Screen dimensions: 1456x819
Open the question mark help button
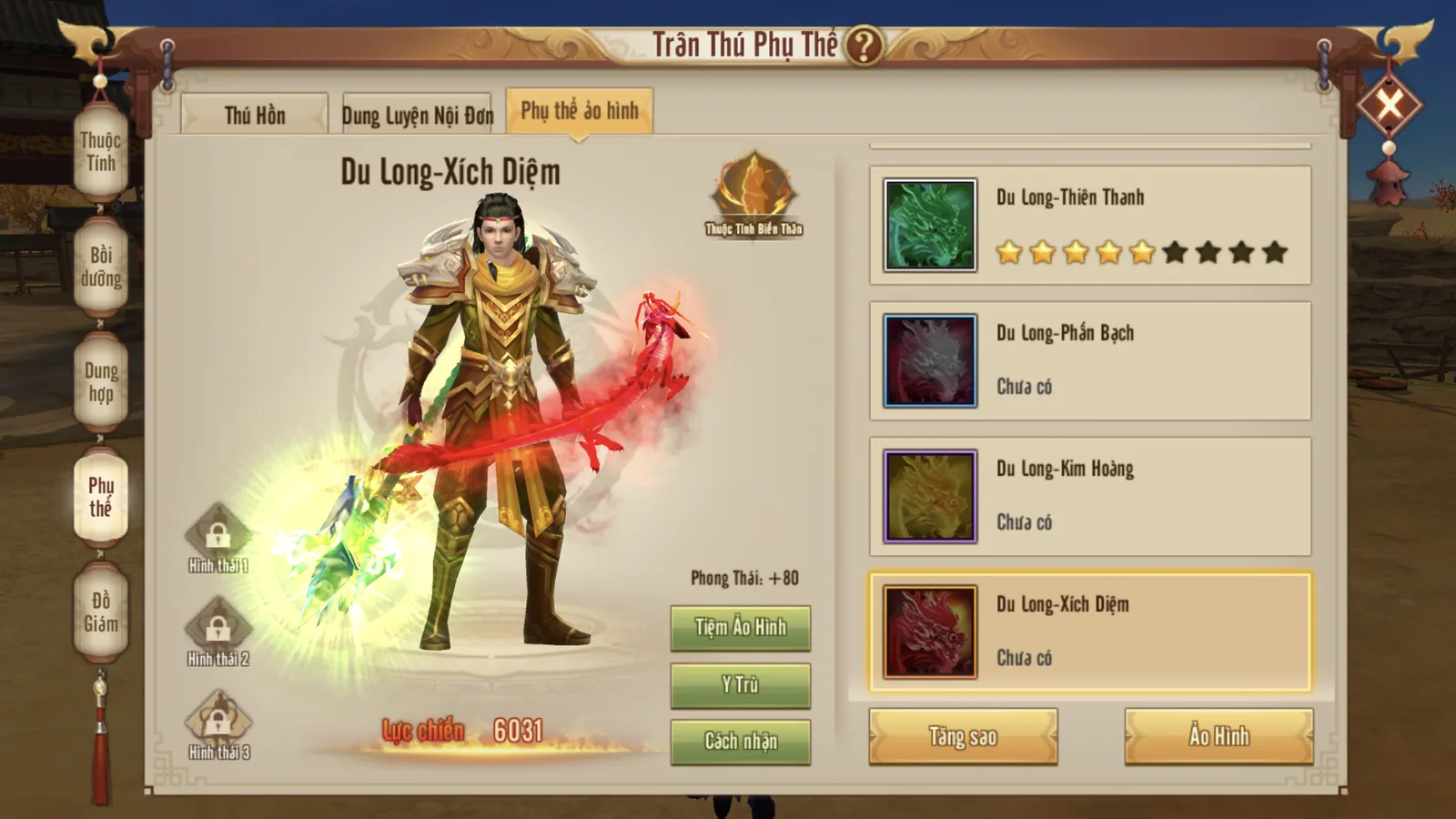pyautogui.click(x=864, y=45)
